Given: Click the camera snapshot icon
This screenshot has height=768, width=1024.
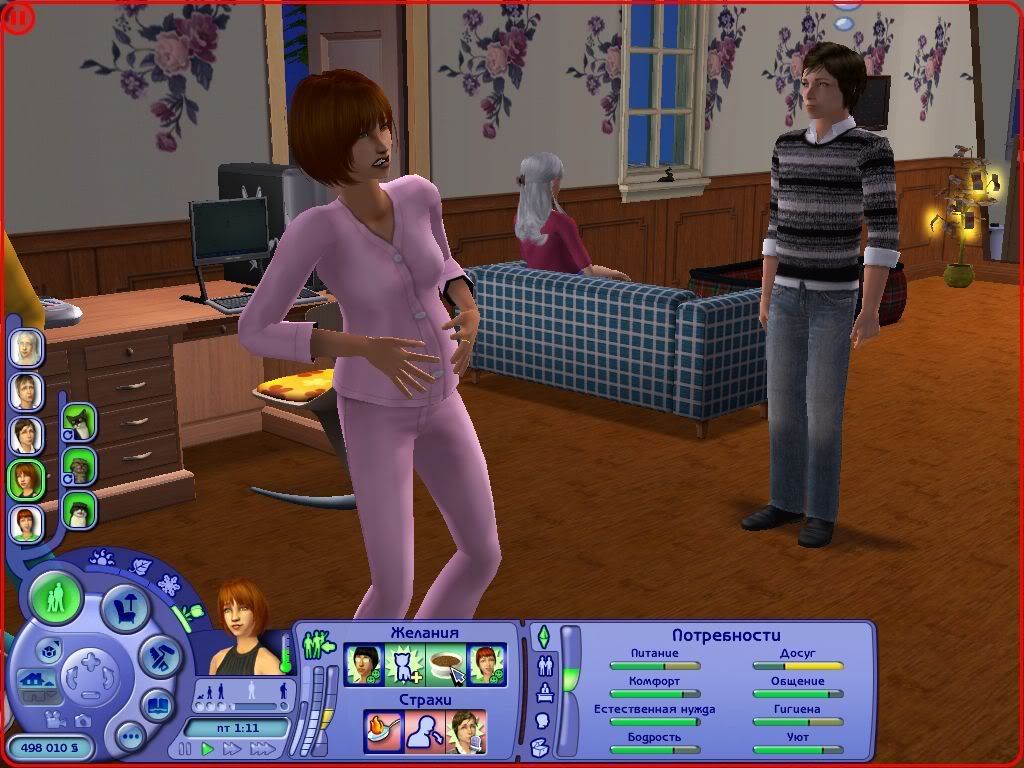Looking at the screenshot, I should [x=83, y=720].
